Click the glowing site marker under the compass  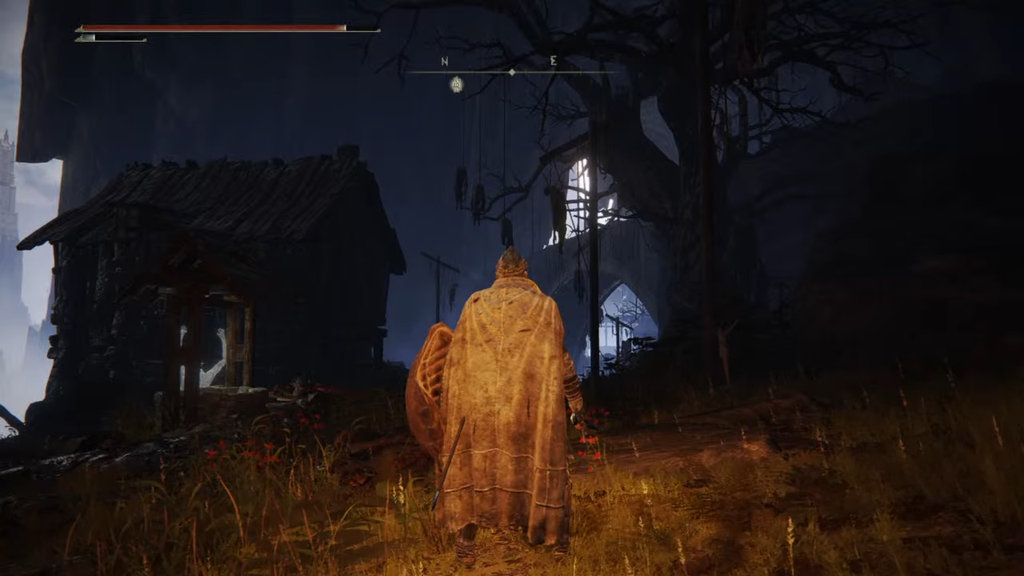point(456,84)
